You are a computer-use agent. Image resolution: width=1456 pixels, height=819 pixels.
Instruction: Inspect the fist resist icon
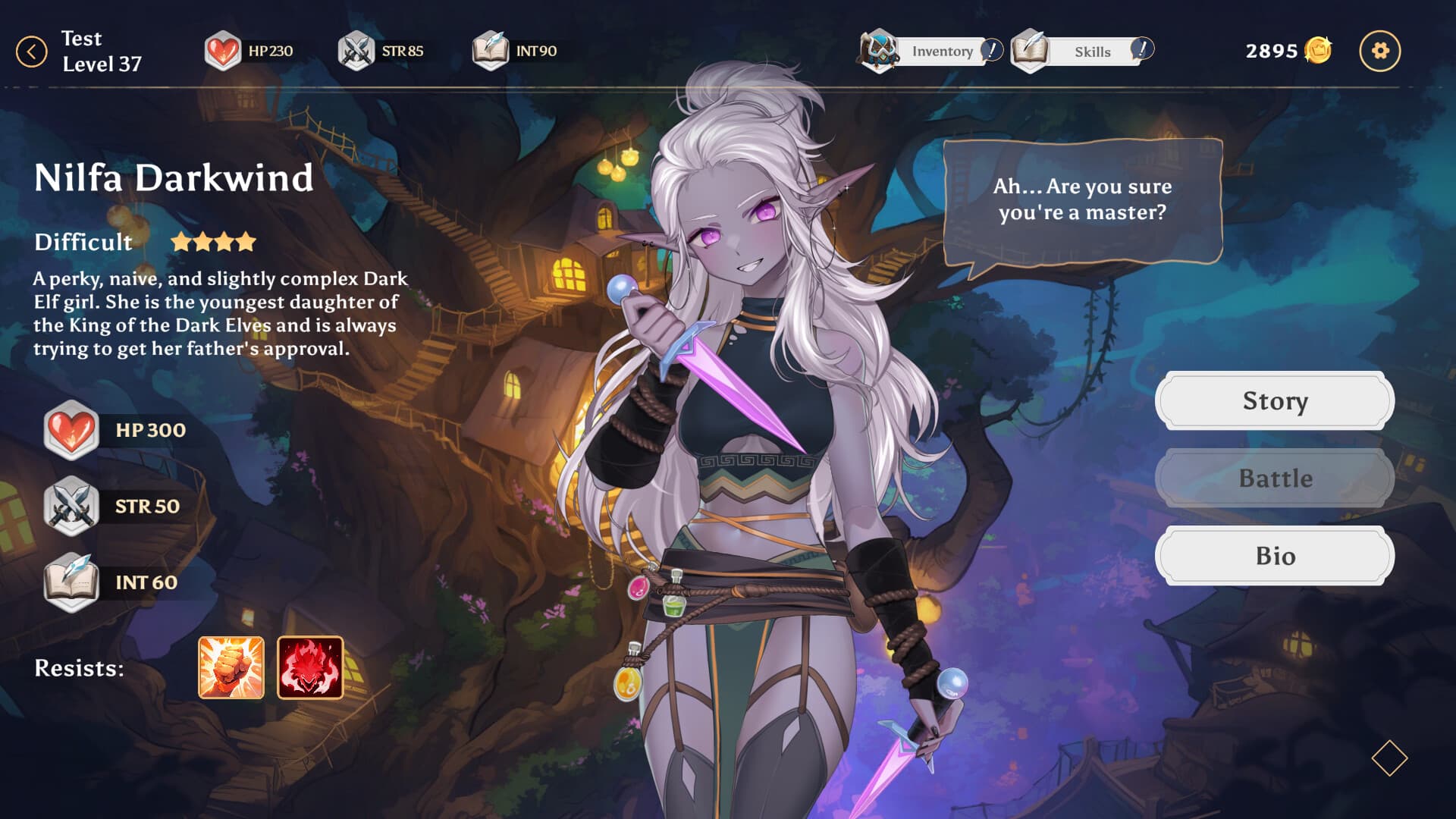tap(231, 667)
